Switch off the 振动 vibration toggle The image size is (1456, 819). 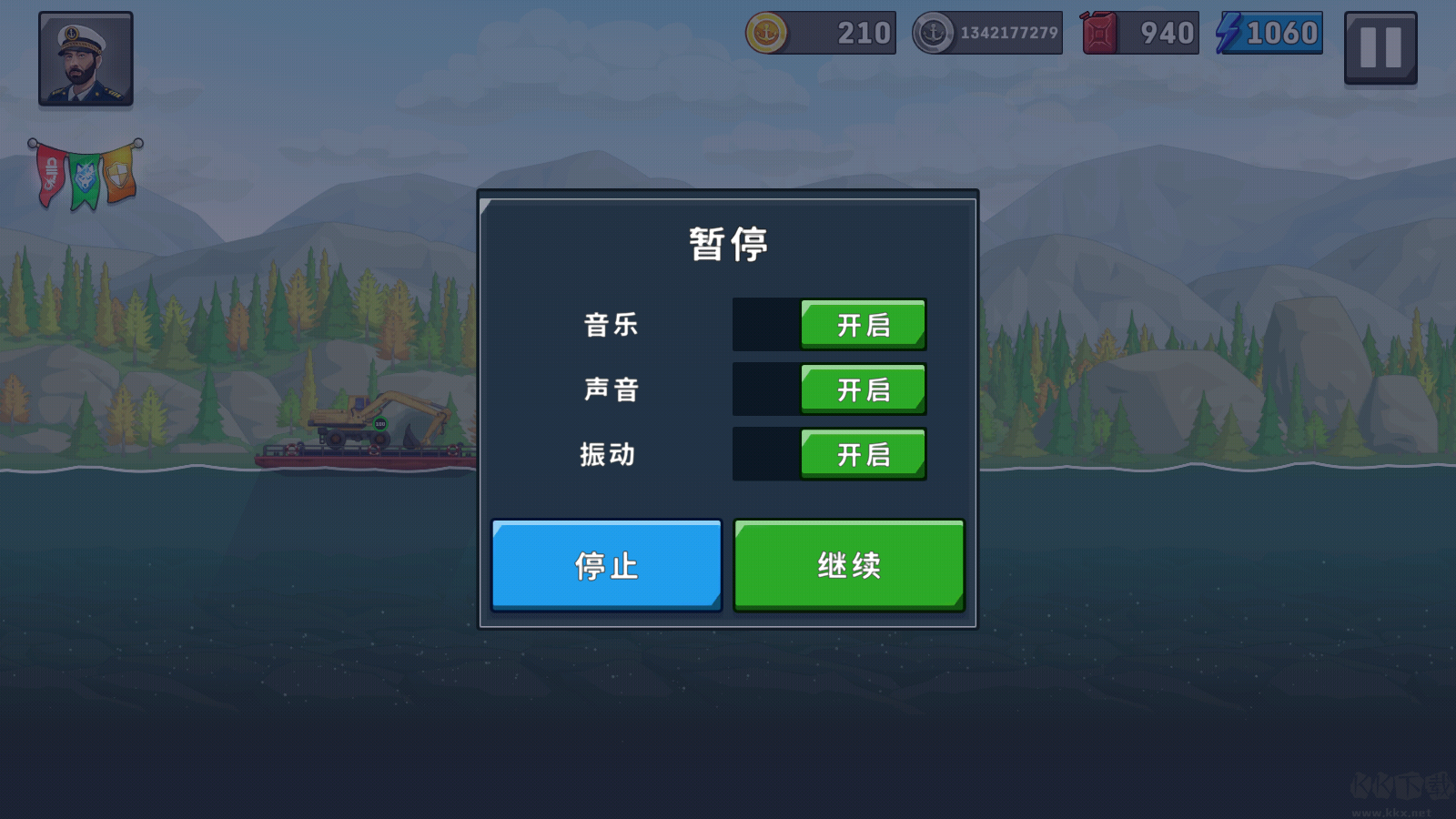[x=863, y=453]
